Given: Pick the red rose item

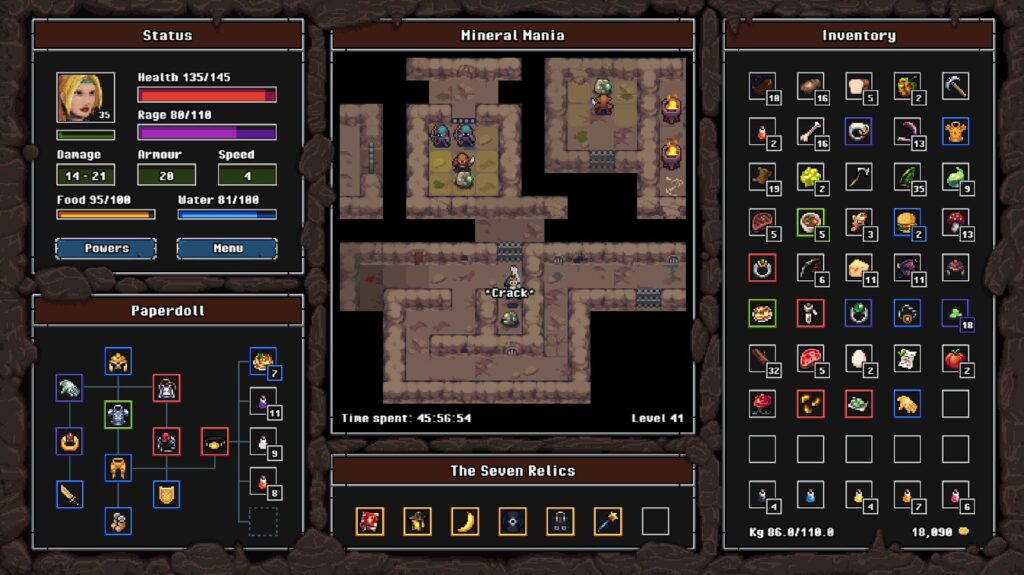Looking at the screenshot, I should [763, 403].
